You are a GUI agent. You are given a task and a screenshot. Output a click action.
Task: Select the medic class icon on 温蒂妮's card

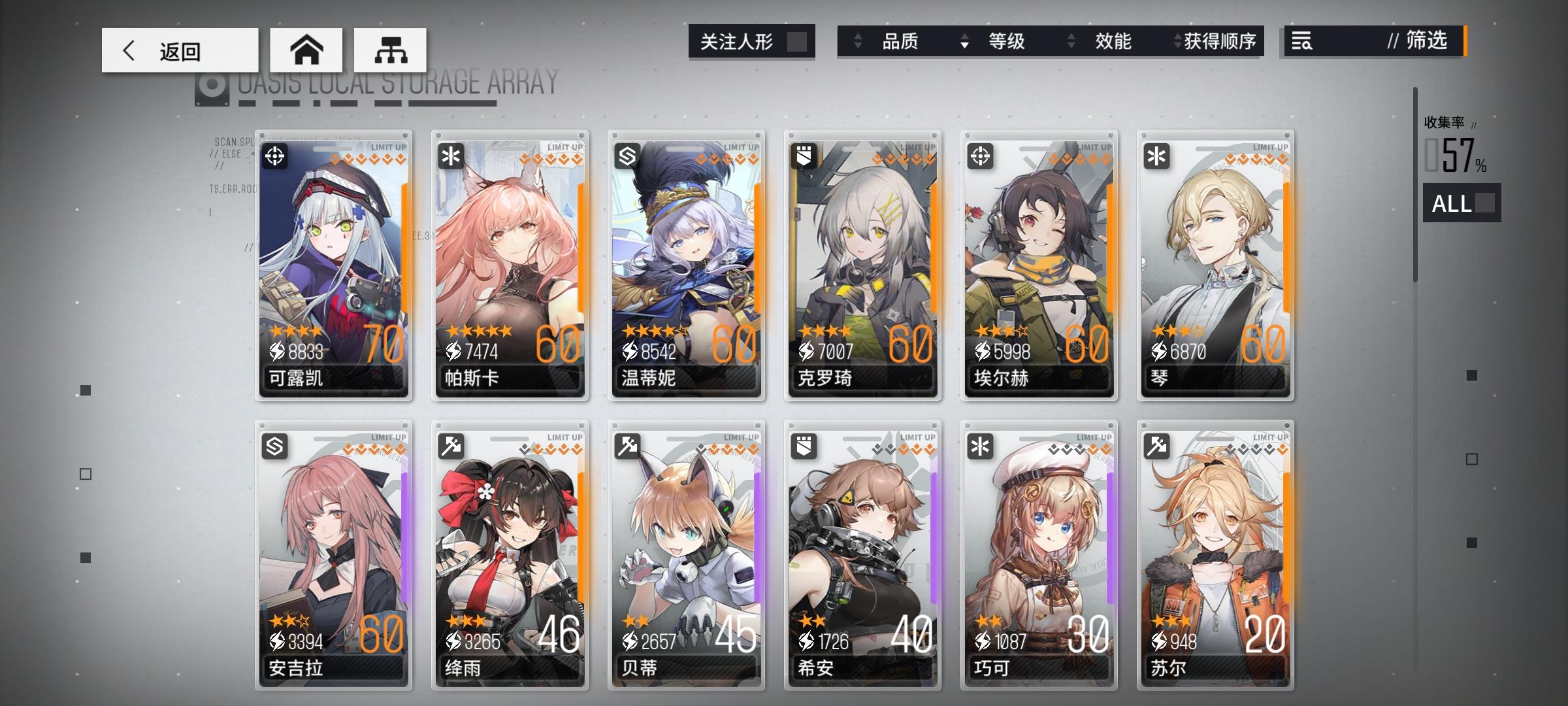tap(629, 157)
